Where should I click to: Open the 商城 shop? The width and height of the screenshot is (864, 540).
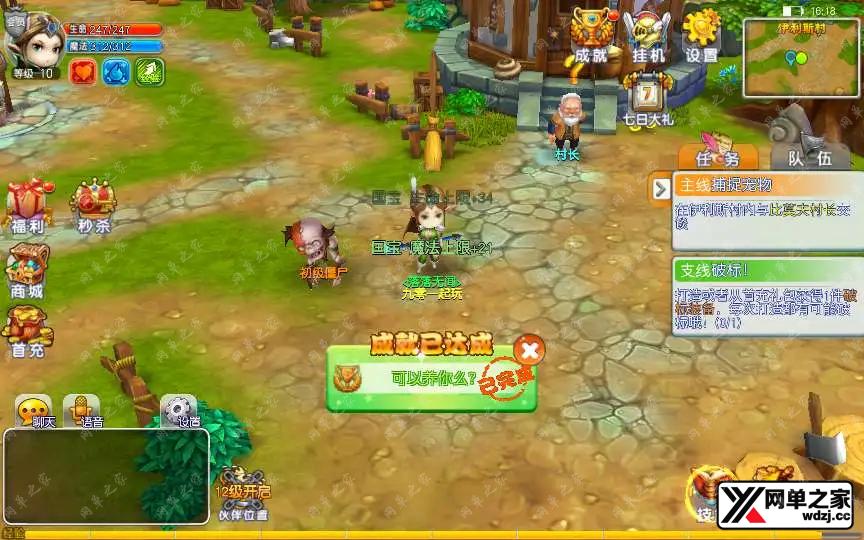point(27,273)
